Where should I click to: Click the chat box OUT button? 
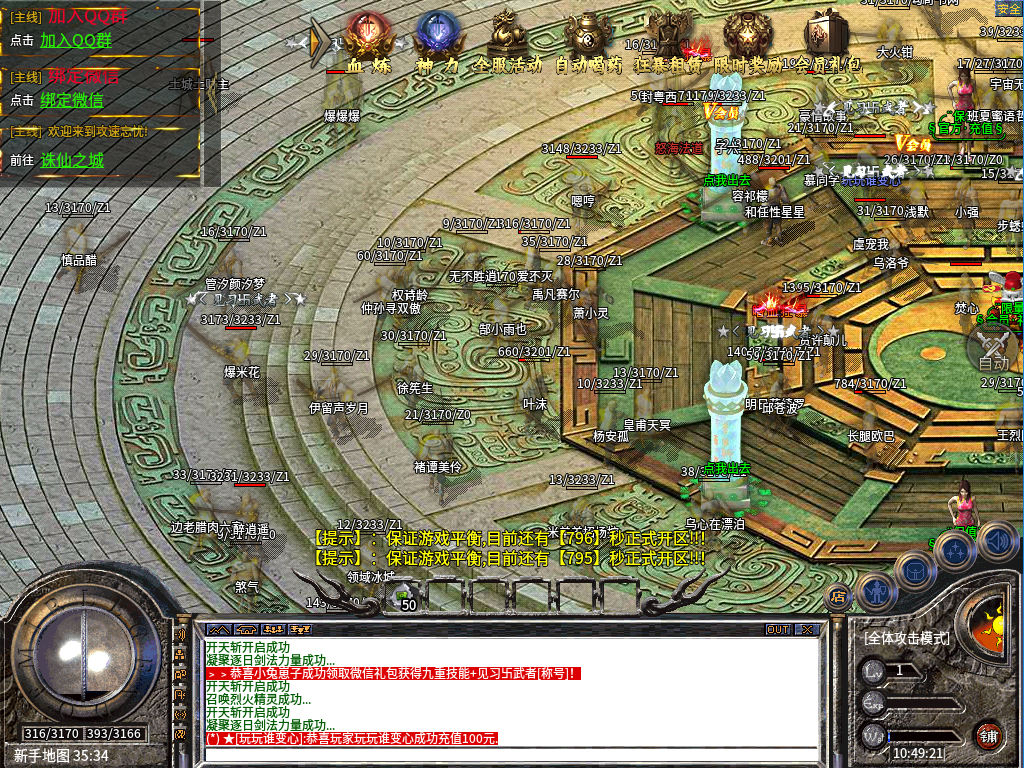point(778,630)
